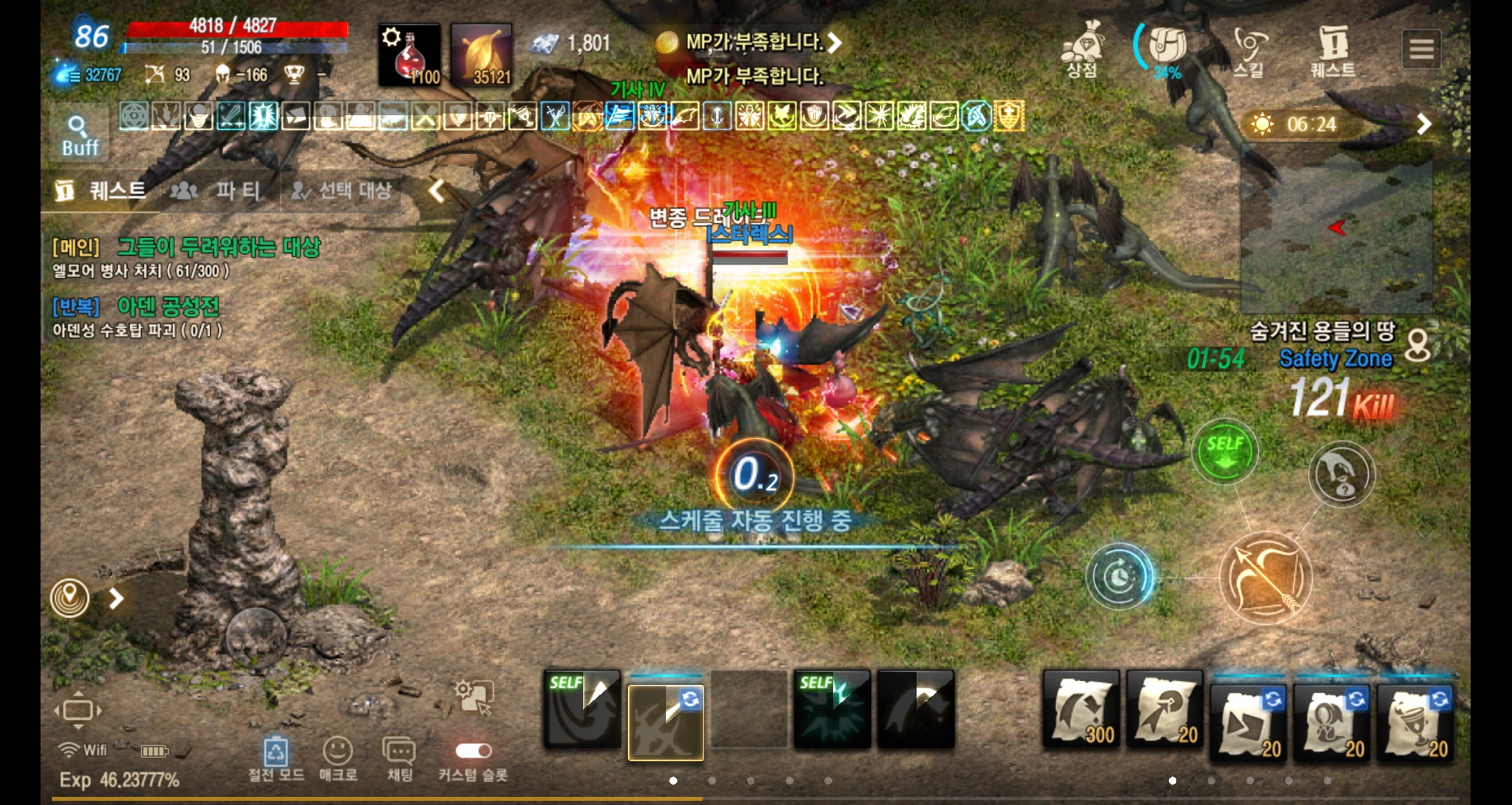
Task: Open the 스킬 skills menu icon
Action: coord(1251,45)
